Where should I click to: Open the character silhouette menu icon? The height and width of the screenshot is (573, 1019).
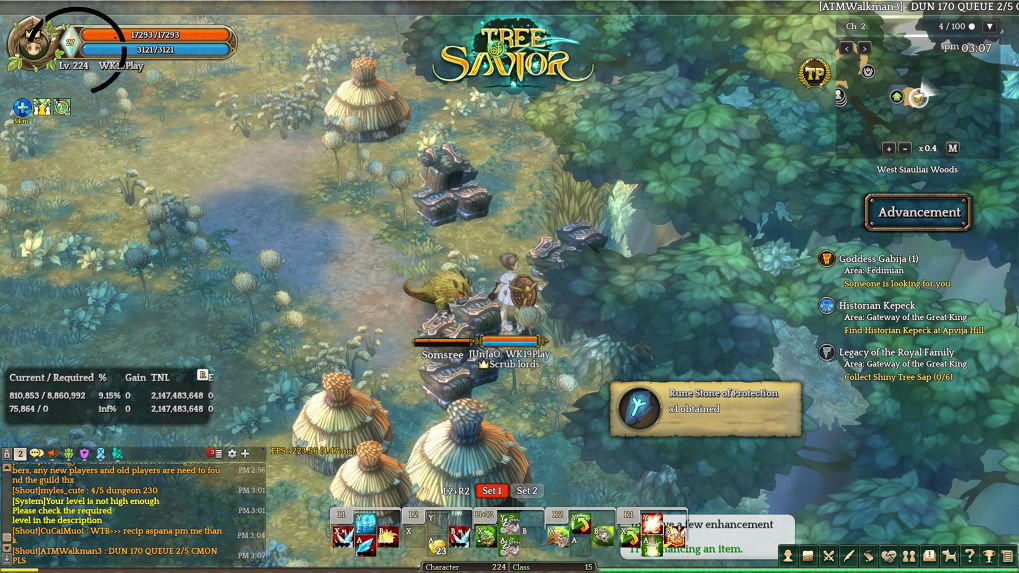pyautogui.click(x=788, y=556)
